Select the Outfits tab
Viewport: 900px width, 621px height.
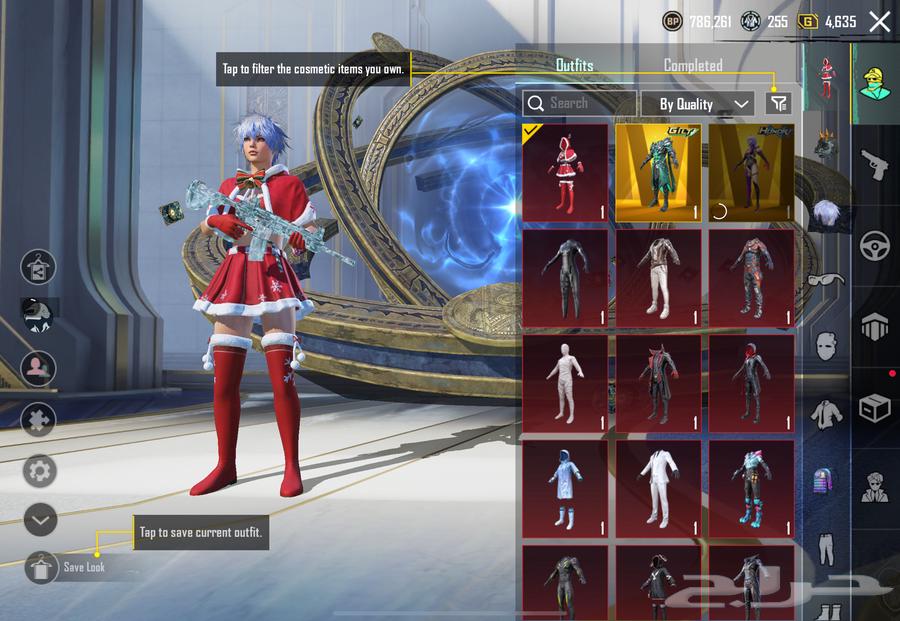pos(574,65)
